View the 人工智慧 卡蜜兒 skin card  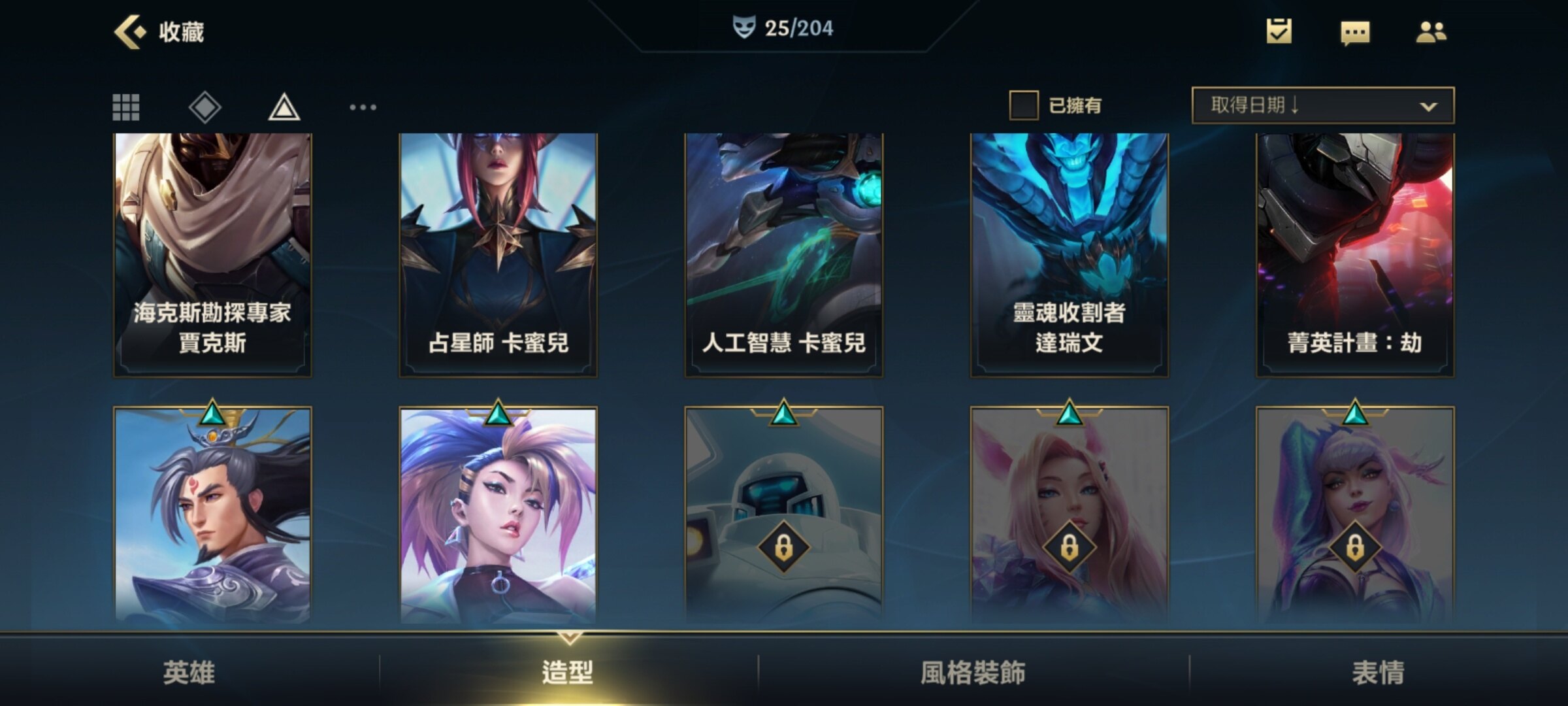coord(783,255)
